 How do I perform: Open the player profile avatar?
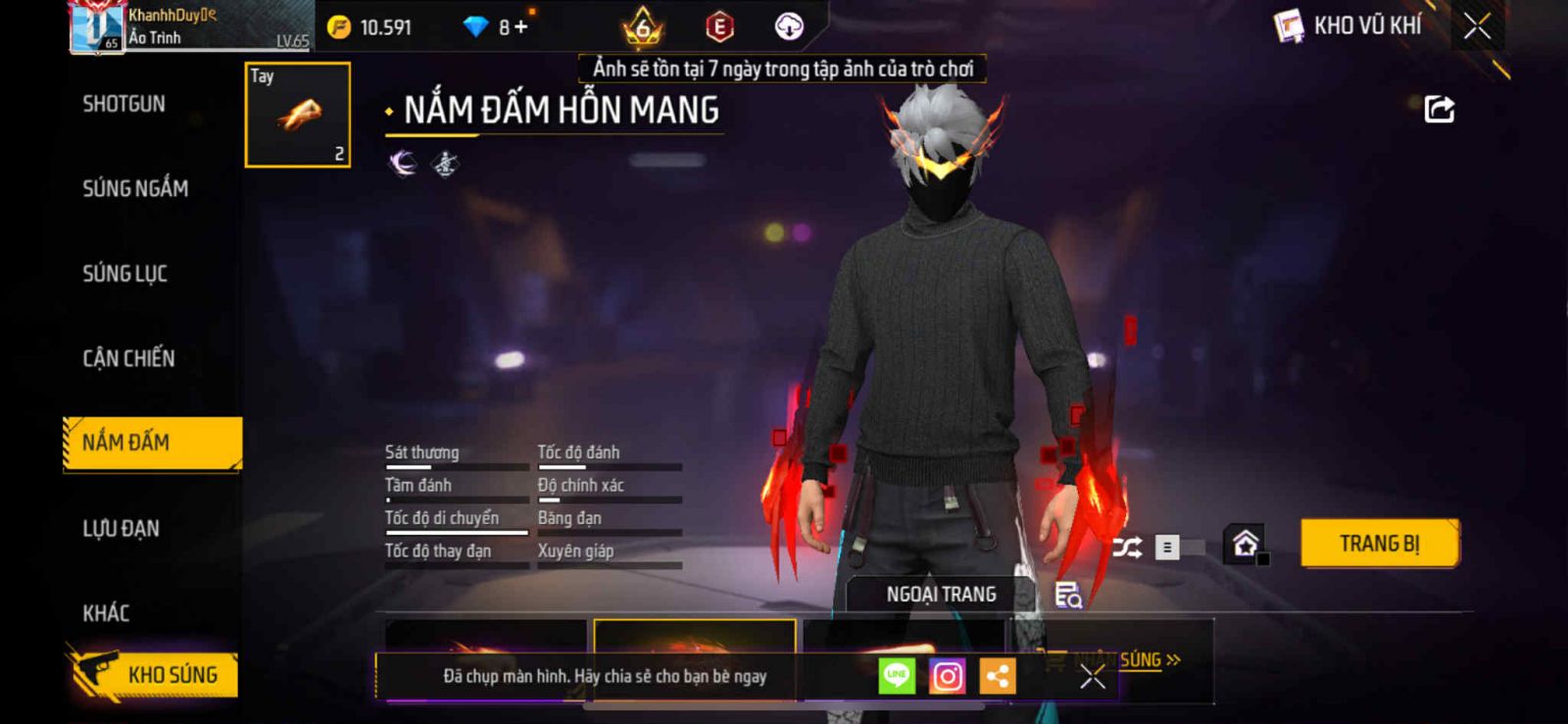pyautogui.click(x=97, y=27)
